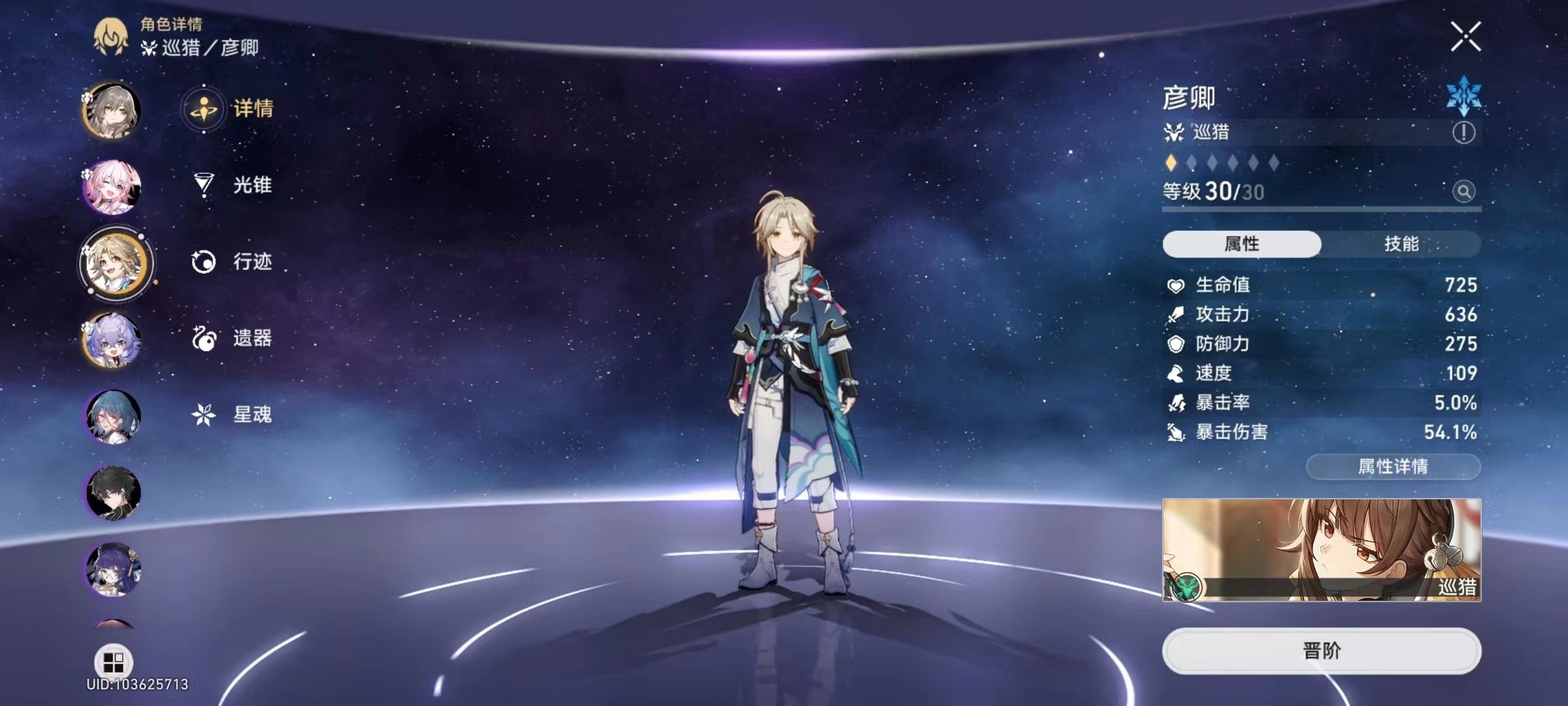The image size is (1568, 706).
Task: Select the top brown-haired character portrait
Action: click(112, 110)
